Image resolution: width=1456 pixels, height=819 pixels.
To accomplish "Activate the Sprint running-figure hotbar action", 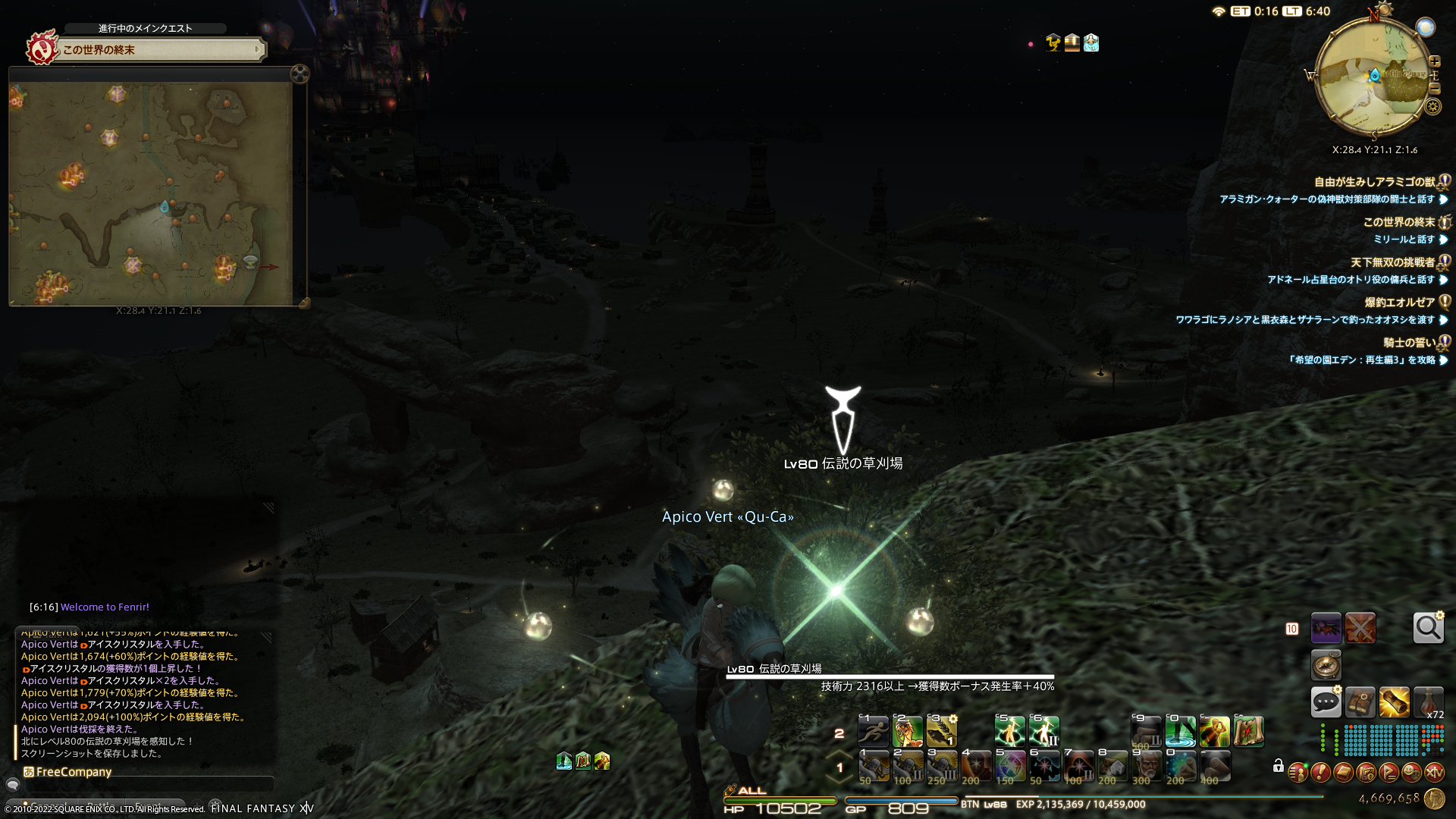I will coord(873,732).
